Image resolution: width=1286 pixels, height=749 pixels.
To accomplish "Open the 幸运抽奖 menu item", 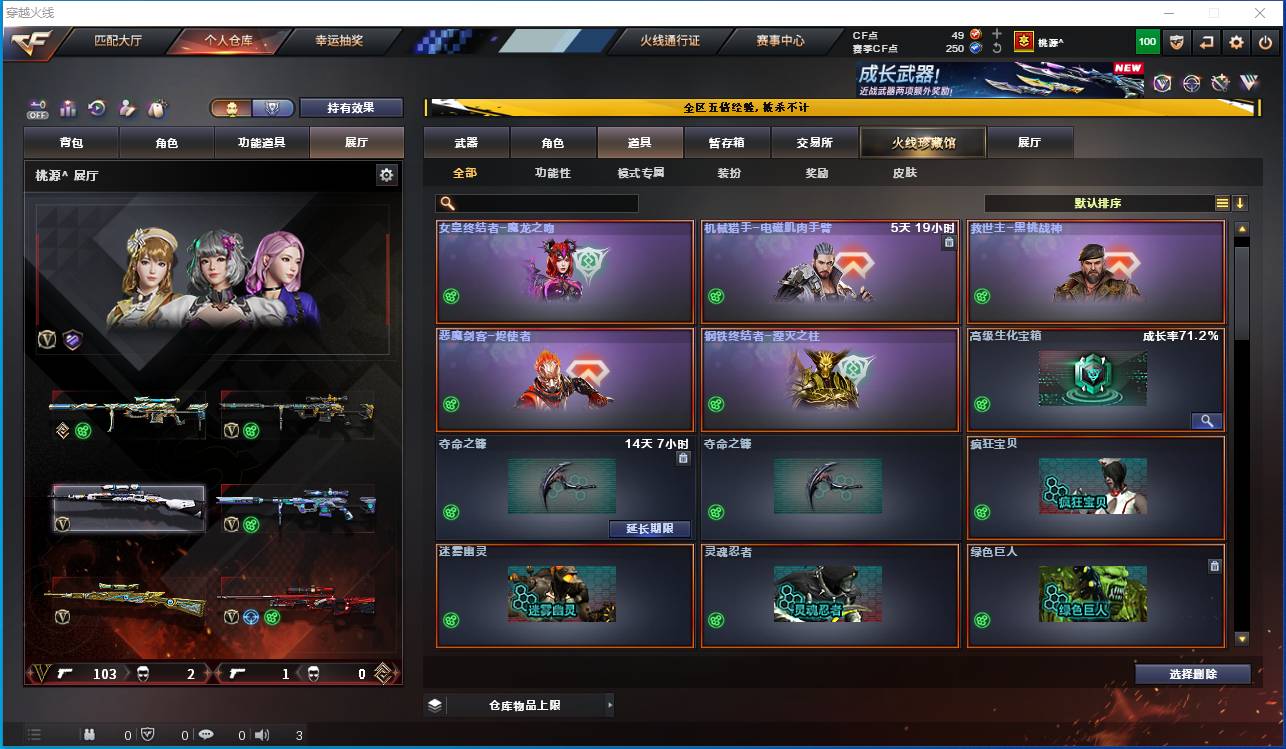I will click(340, 42).
